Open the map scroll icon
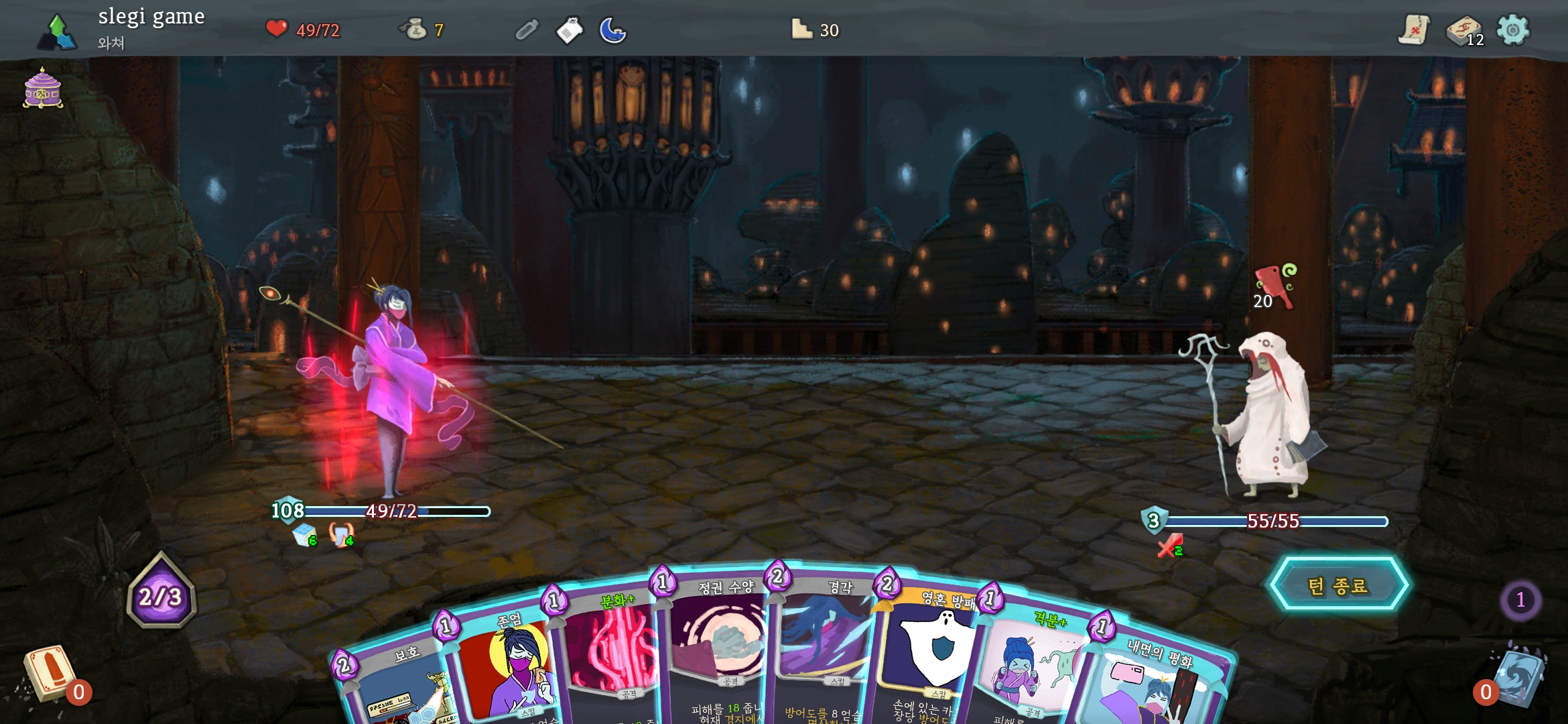The image size is (1568, 724). 1413,29
